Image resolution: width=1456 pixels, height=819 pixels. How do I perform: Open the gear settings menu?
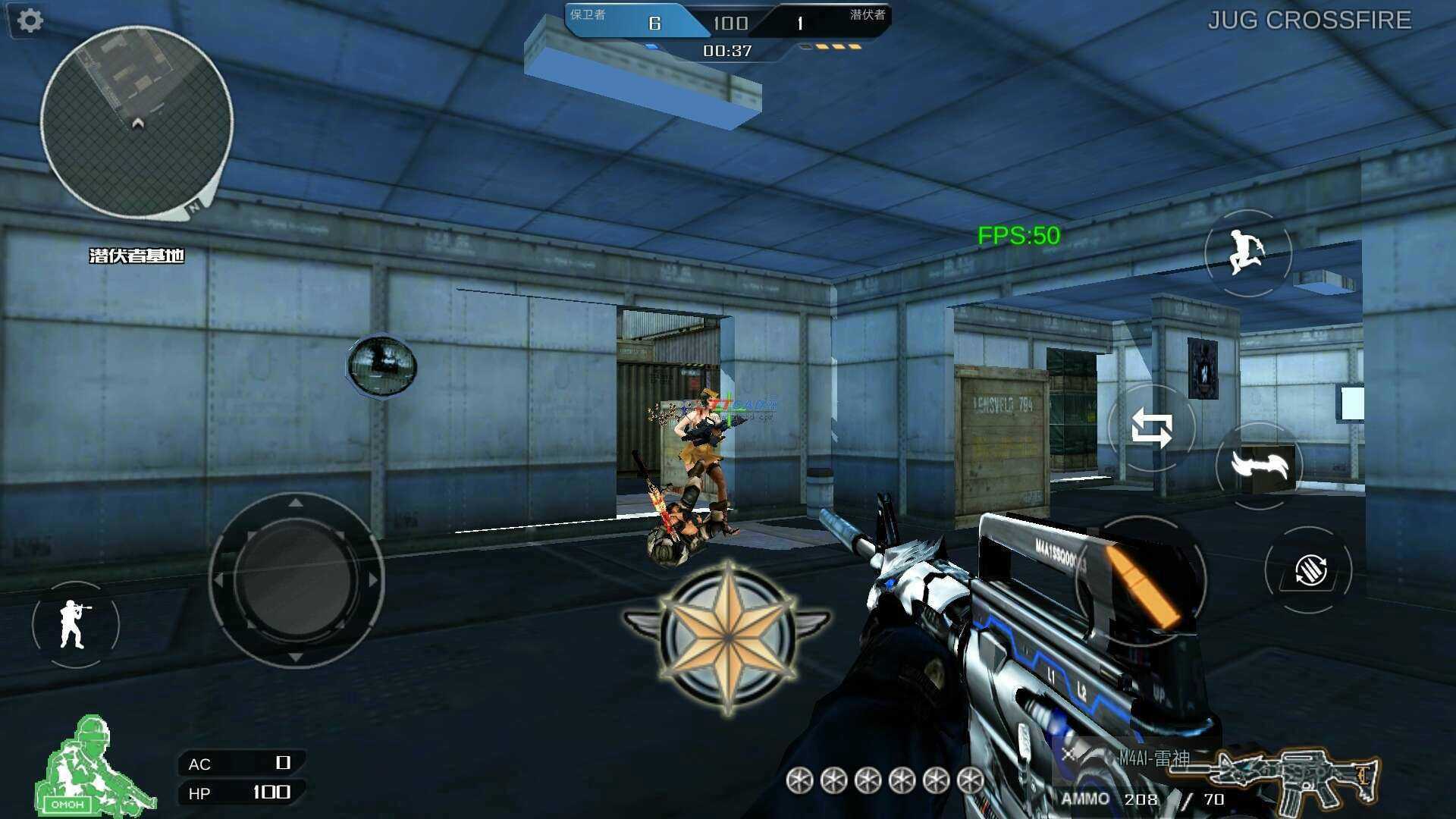30,20
